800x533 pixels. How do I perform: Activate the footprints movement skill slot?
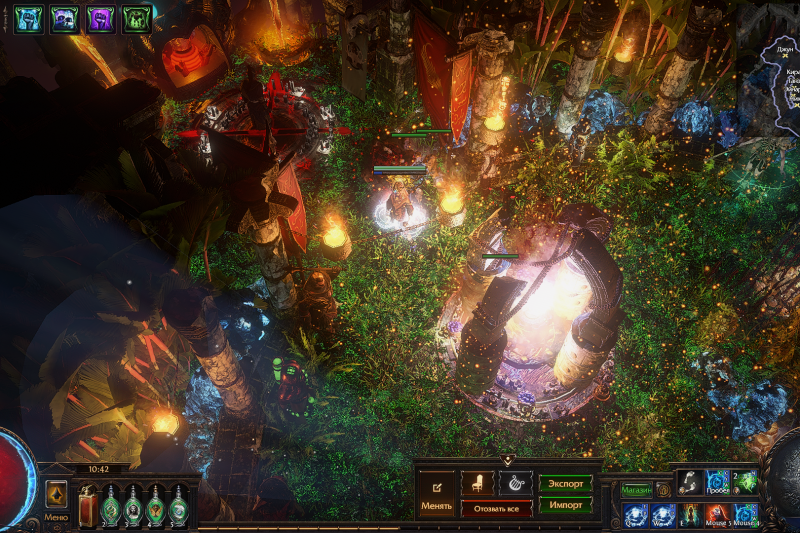click(690, 482)
